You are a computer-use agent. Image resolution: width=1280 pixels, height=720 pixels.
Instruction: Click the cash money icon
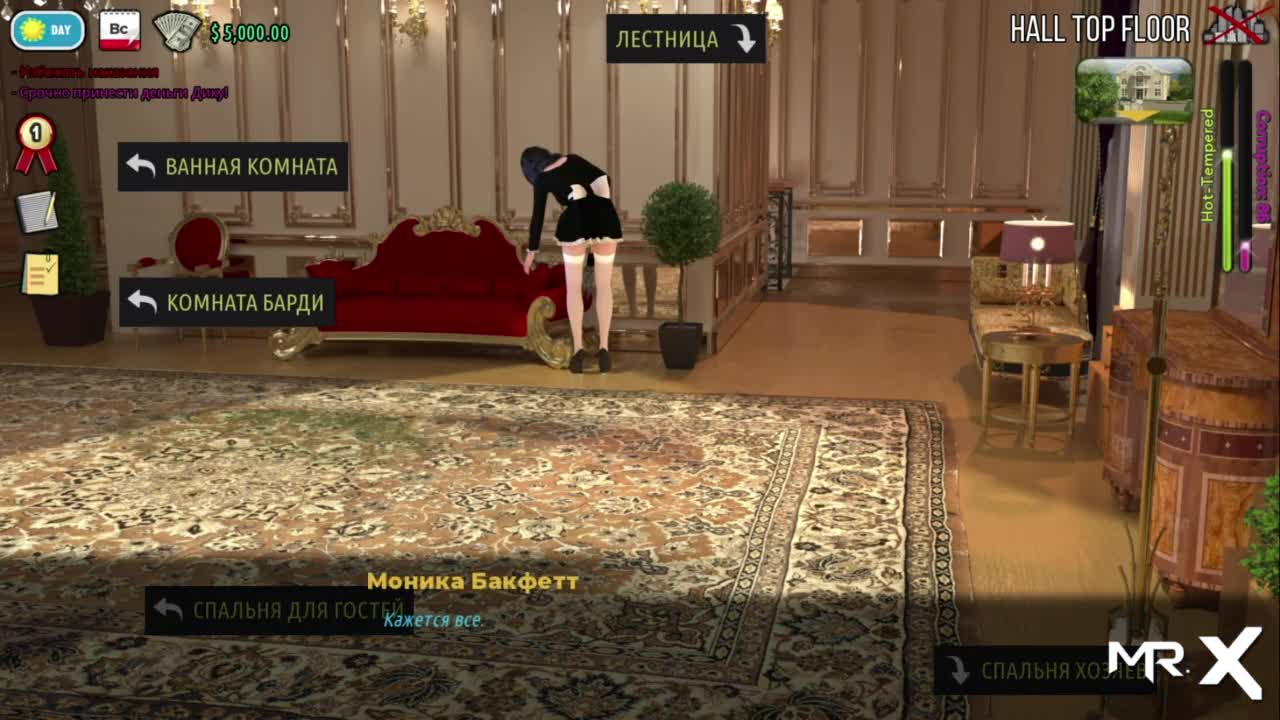tap(177, 31)
